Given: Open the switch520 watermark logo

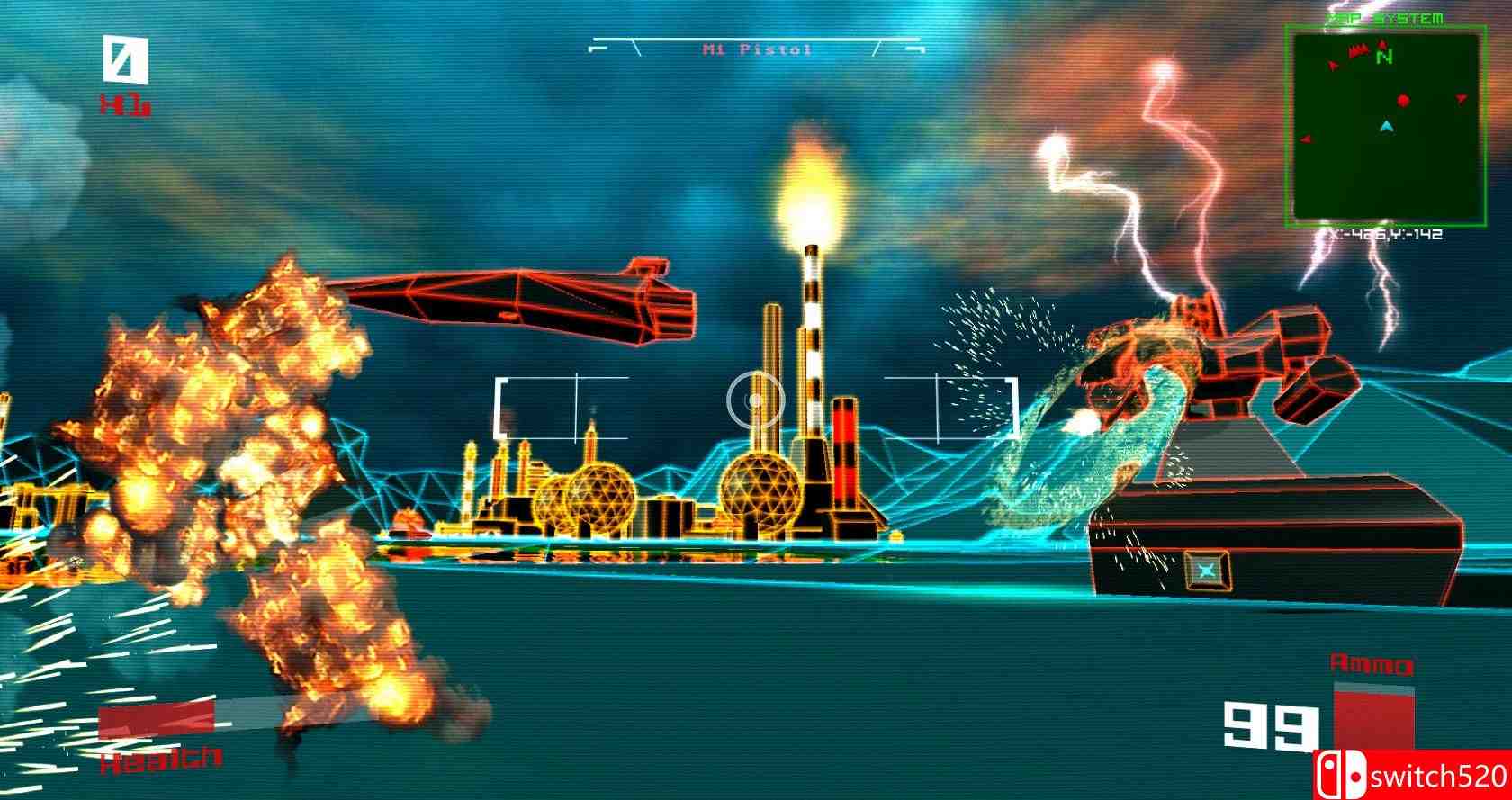Looking at the screenshot, I should (x=1412, y=775).
